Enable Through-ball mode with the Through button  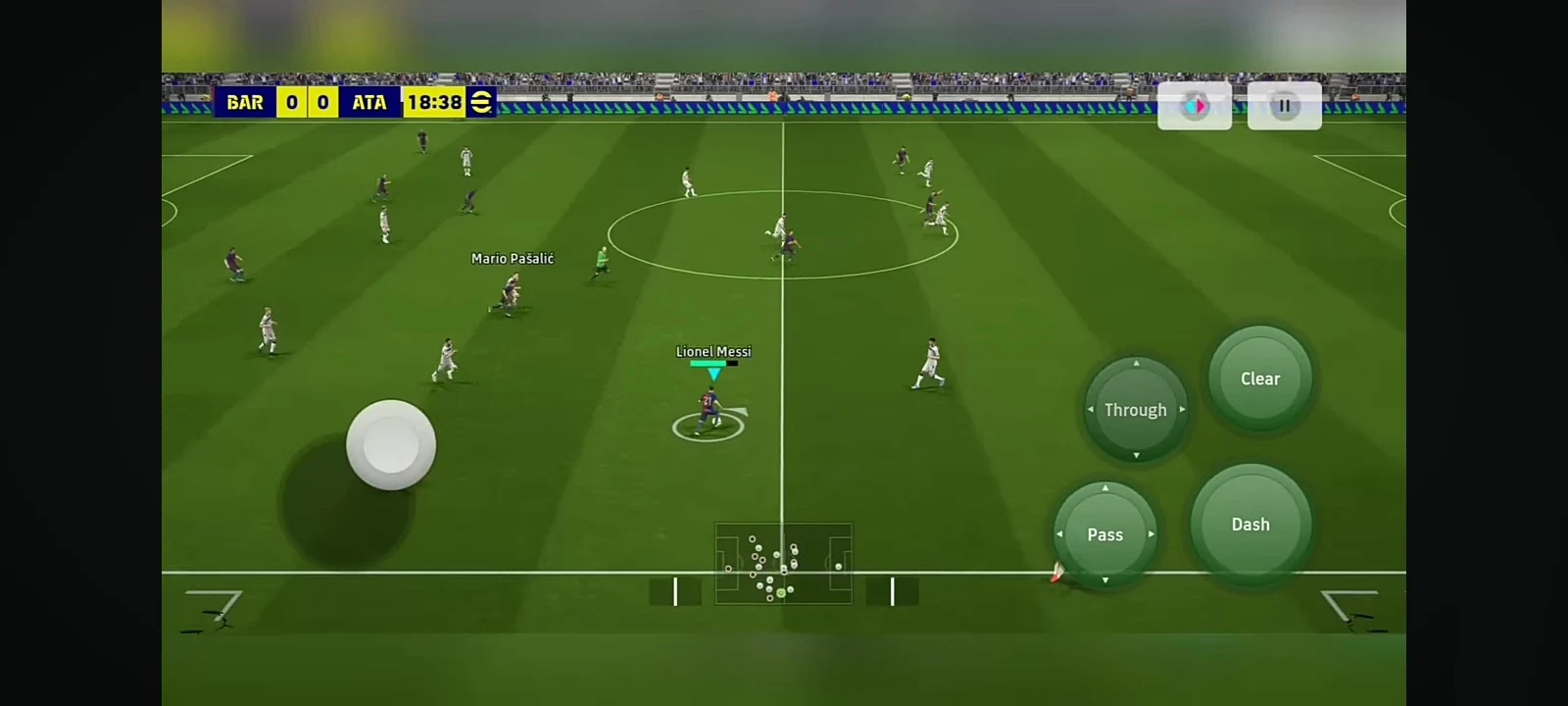tap(1135, 410)
